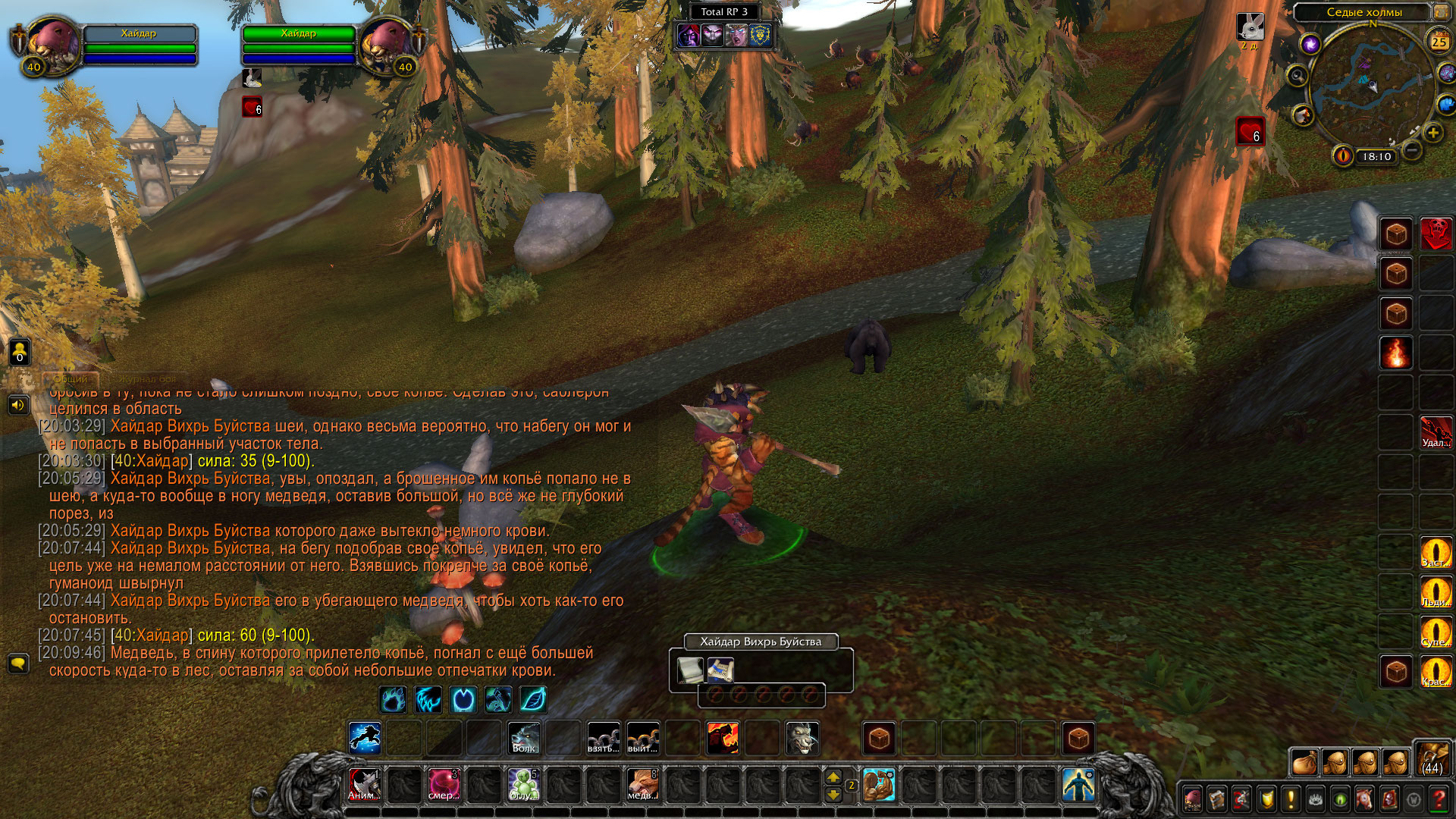Open the calendar button showing 25
This screenshot has width=1456, height=819.
pyautogui.click(x=1439, y=42)
